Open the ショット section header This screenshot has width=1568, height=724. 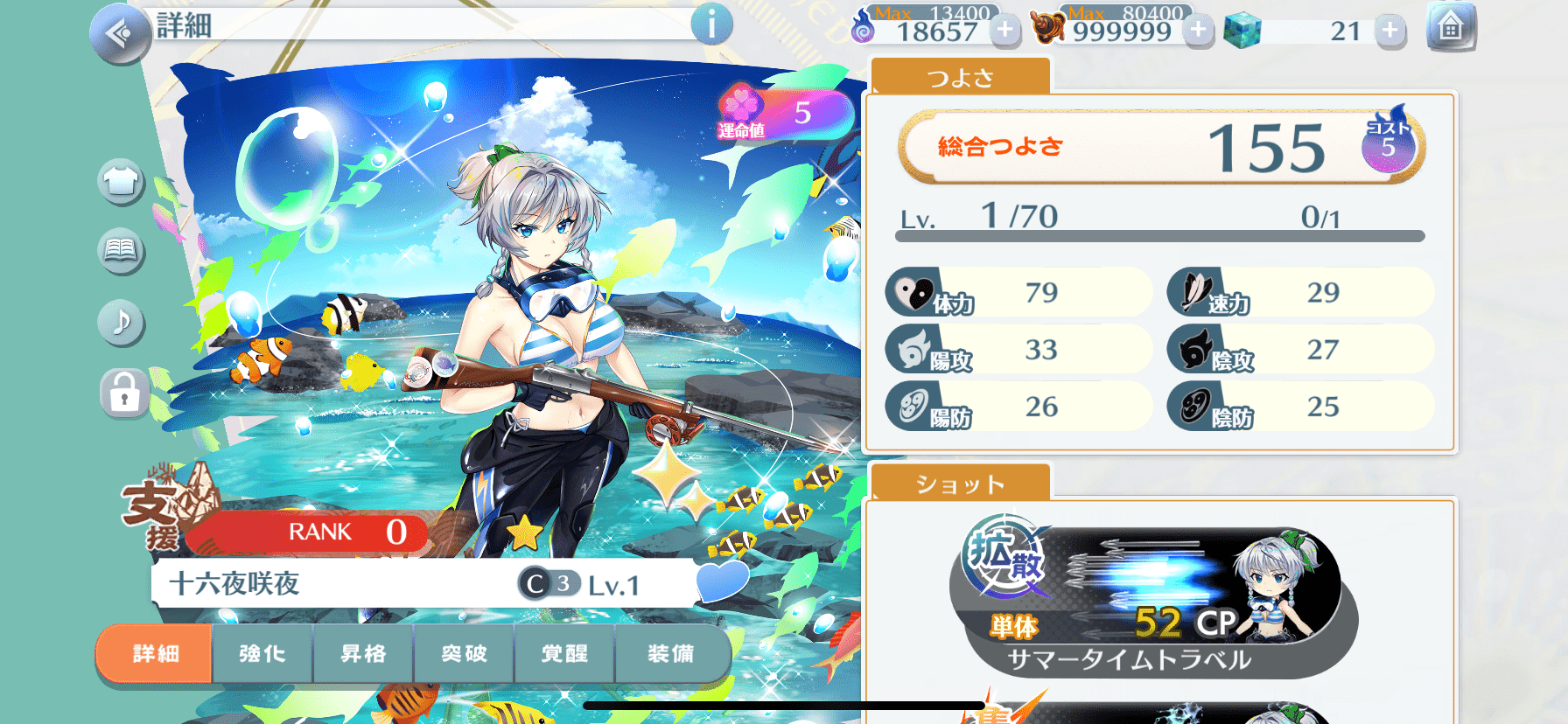960,484
